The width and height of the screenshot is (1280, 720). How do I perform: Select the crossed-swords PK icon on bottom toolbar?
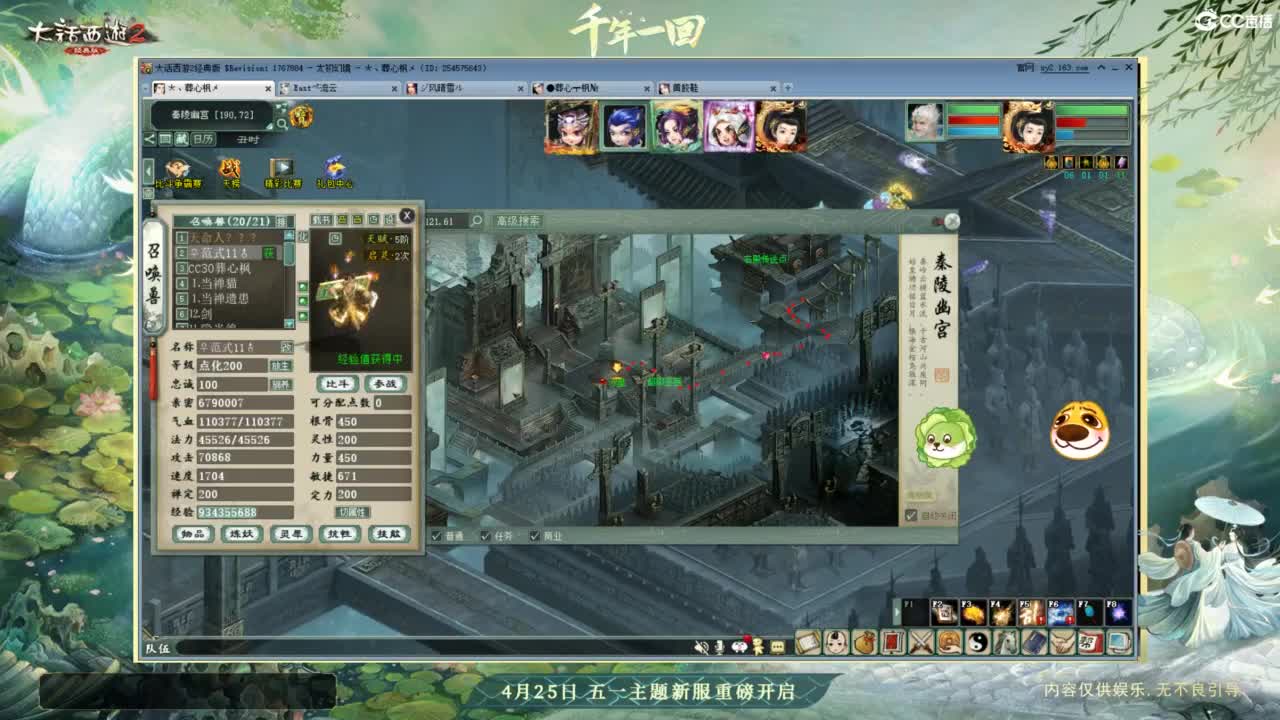[x=921, y=645]
